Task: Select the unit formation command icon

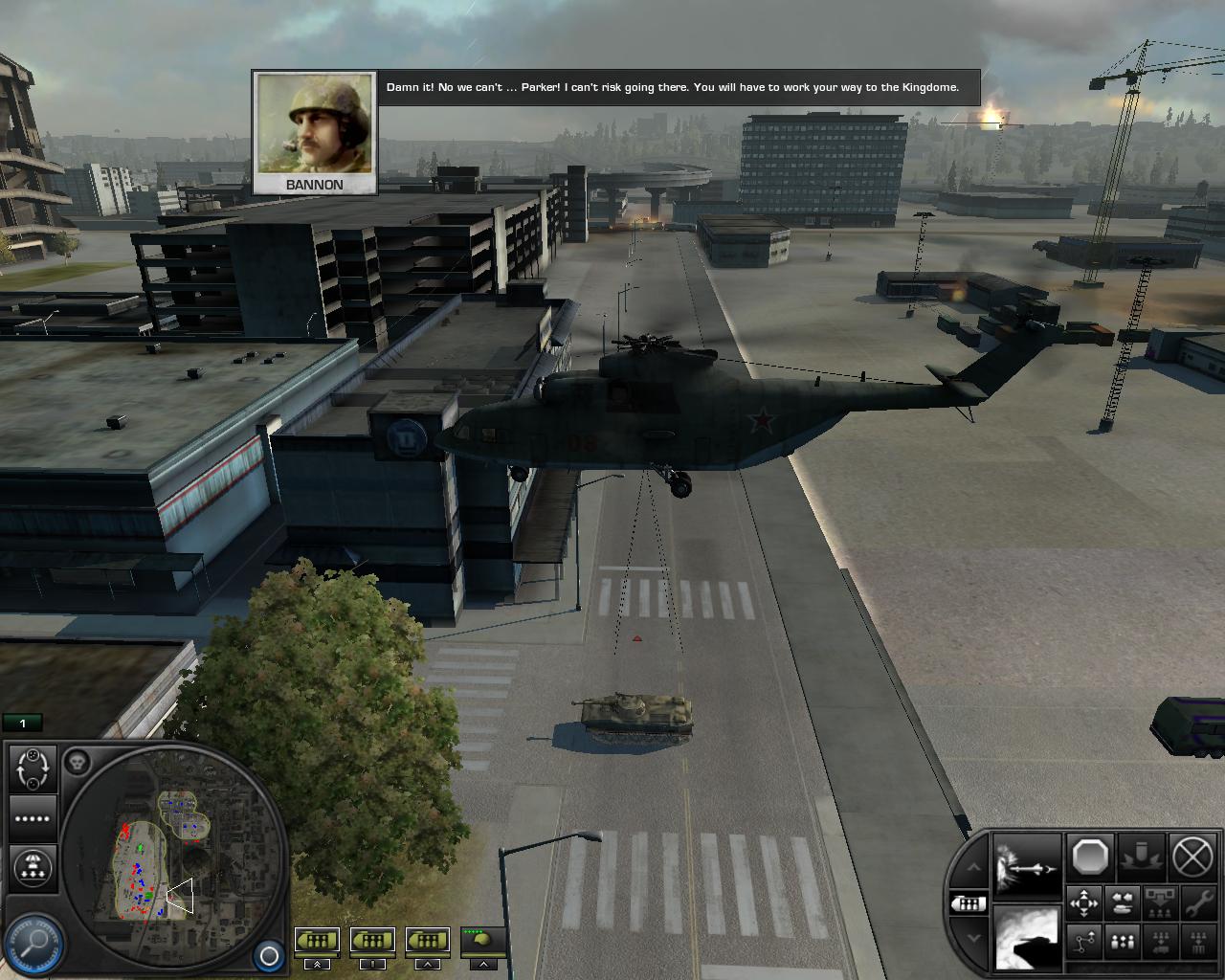Action: [x=1121, y=943]
